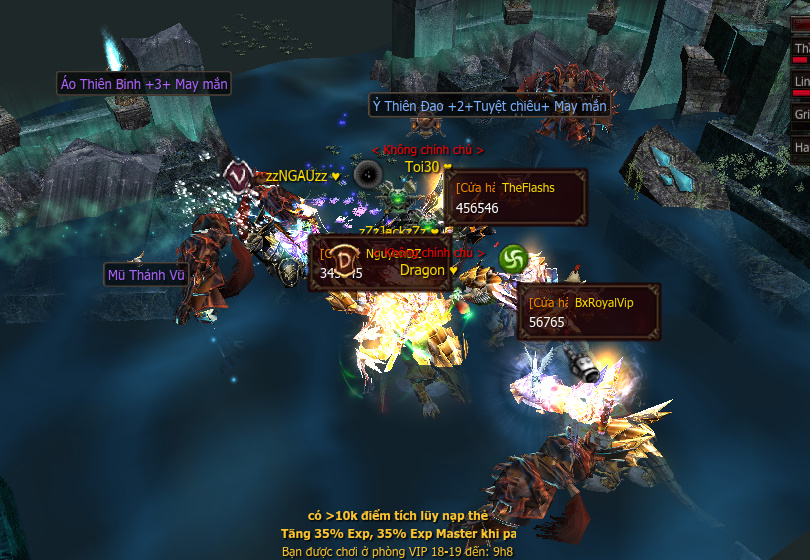Open TheFlashs personal store sign
This screenshot has width=810, height=560.
(x=515, y=197)
